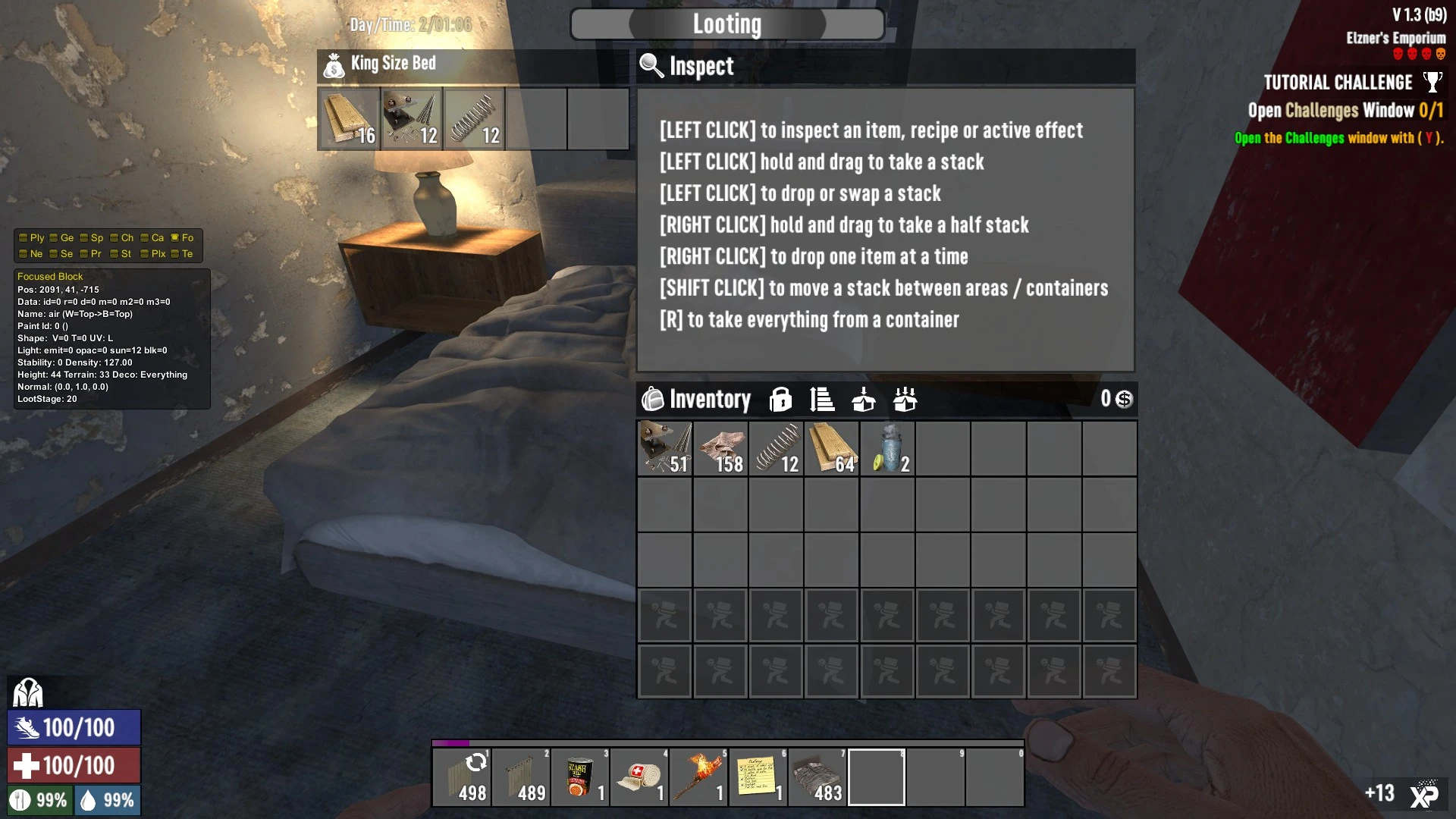Click the inventory lock slots button
Screen dimensions: 1456x819
[780, 399]
